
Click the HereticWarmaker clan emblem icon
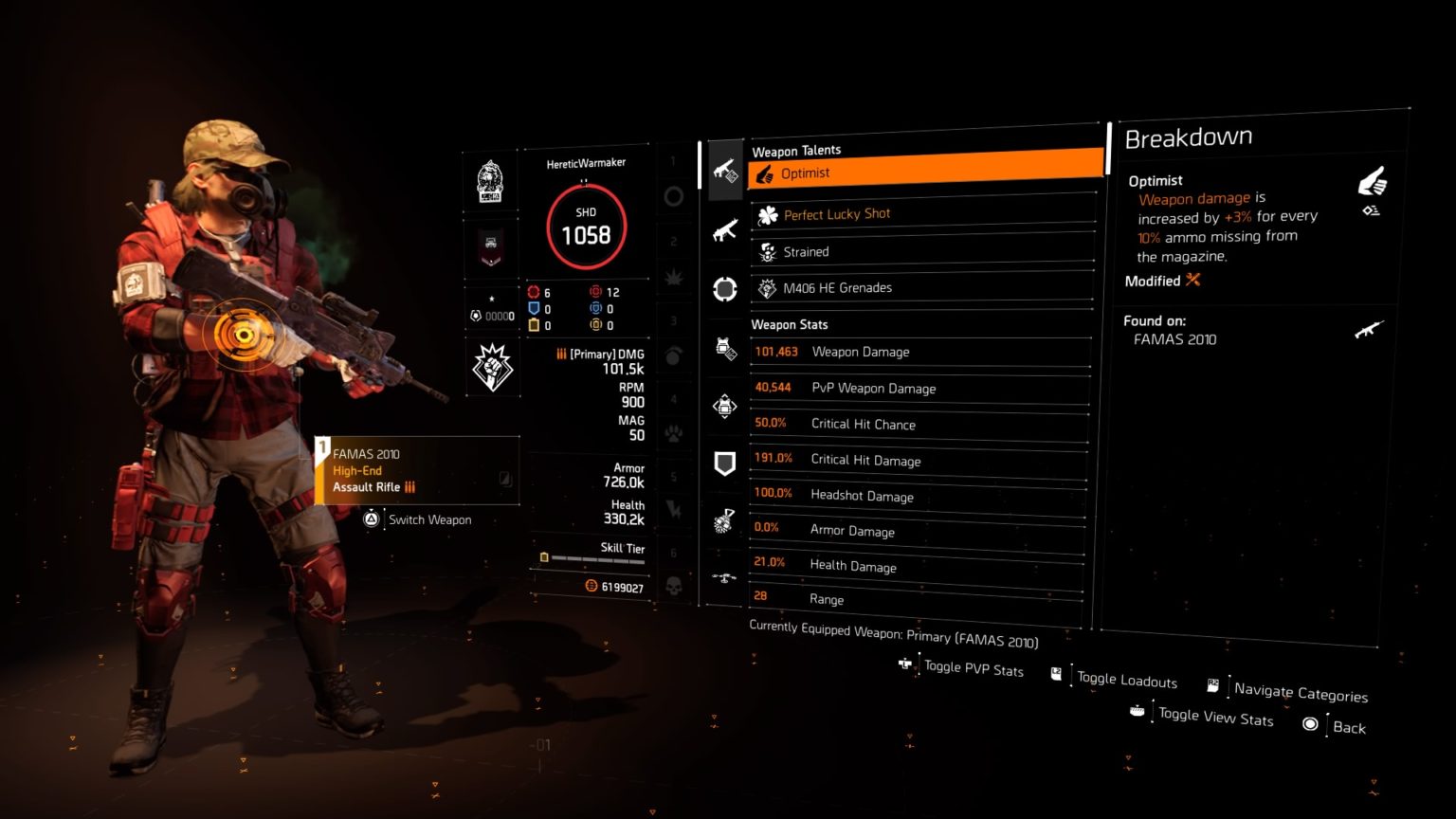(491, 180)
